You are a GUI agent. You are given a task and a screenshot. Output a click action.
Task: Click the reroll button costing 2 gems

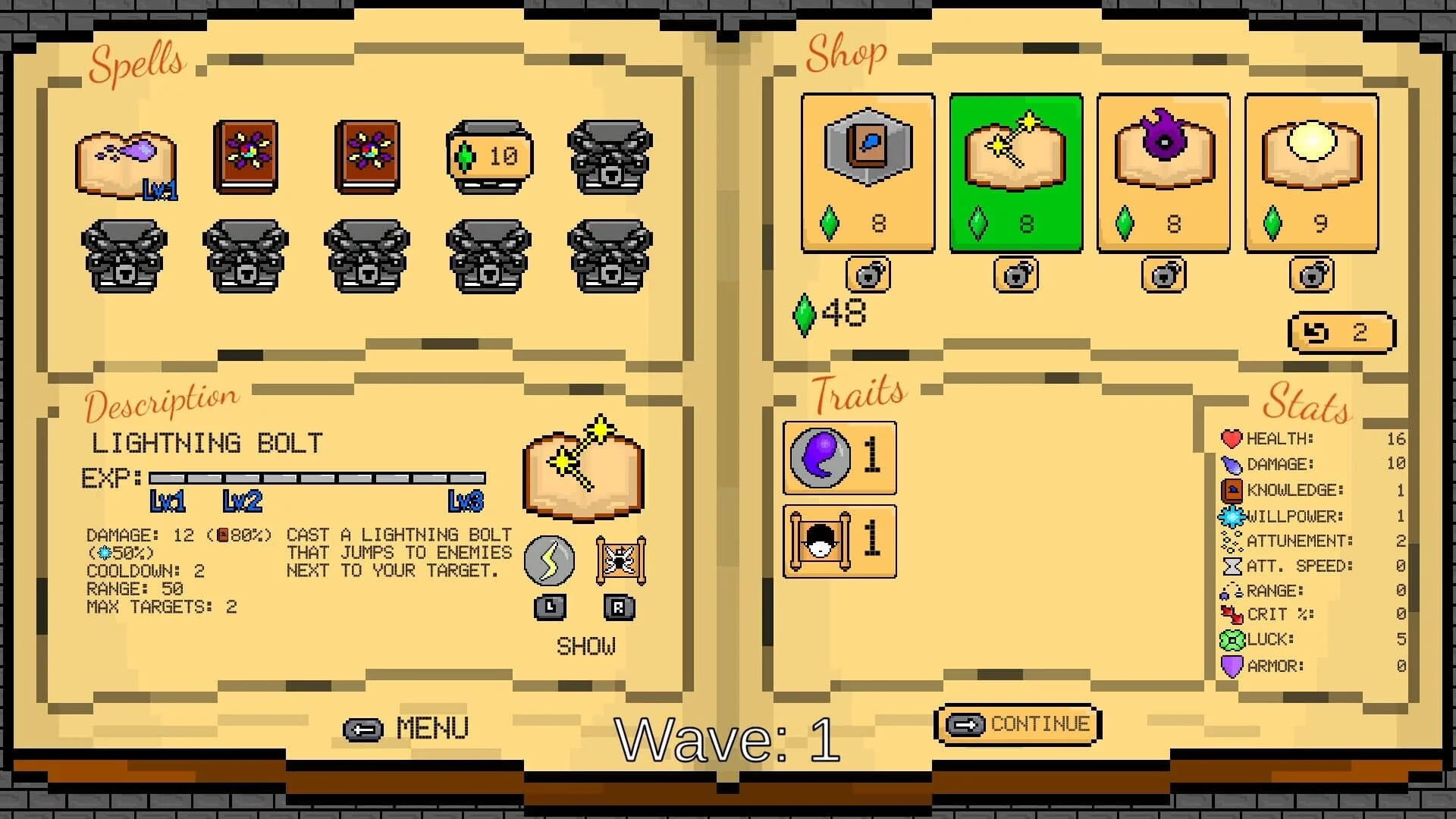click(x=1341, y=331)
